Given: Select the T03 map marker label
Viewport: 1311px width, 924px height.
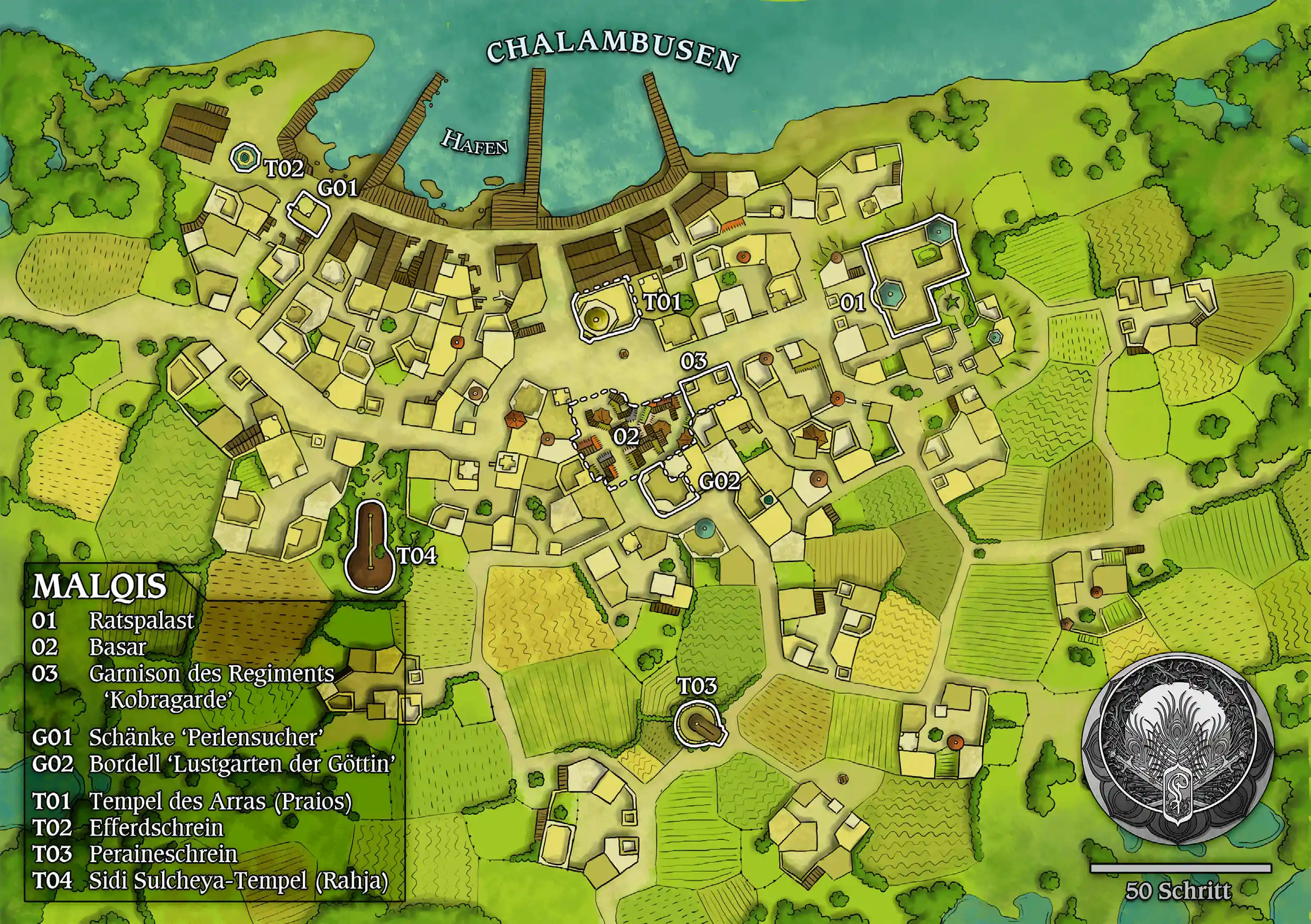Looking at the screenshot, I should [696, 686].
